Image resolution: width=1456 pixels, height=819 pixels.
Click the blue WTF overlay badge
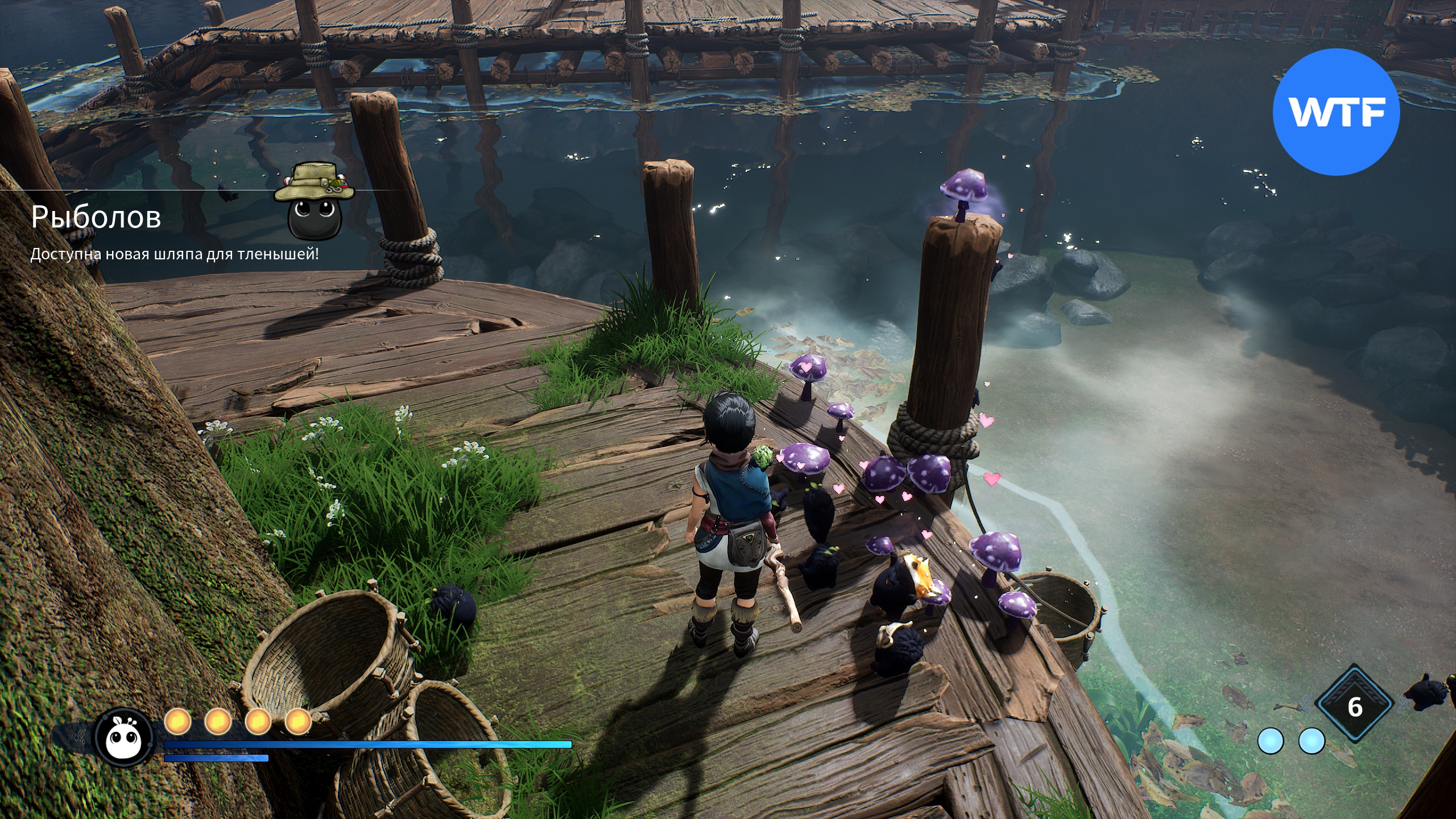(1335, 113)
